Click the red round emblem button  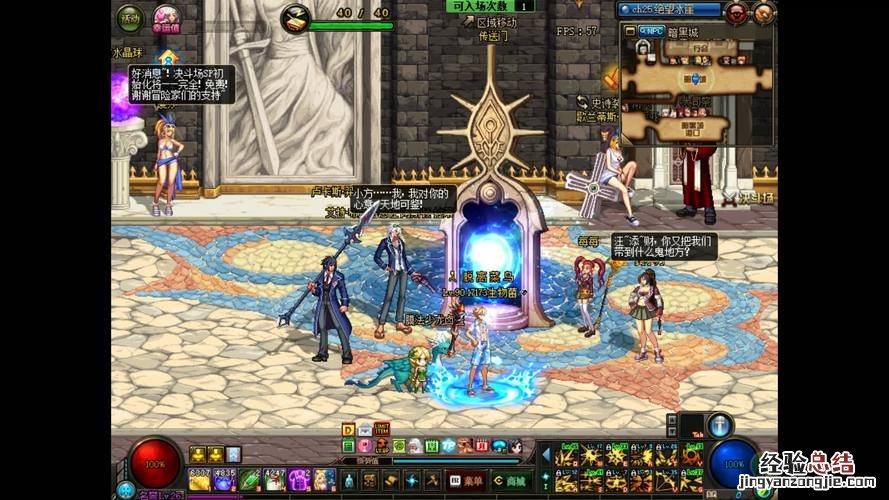point(737,12)
